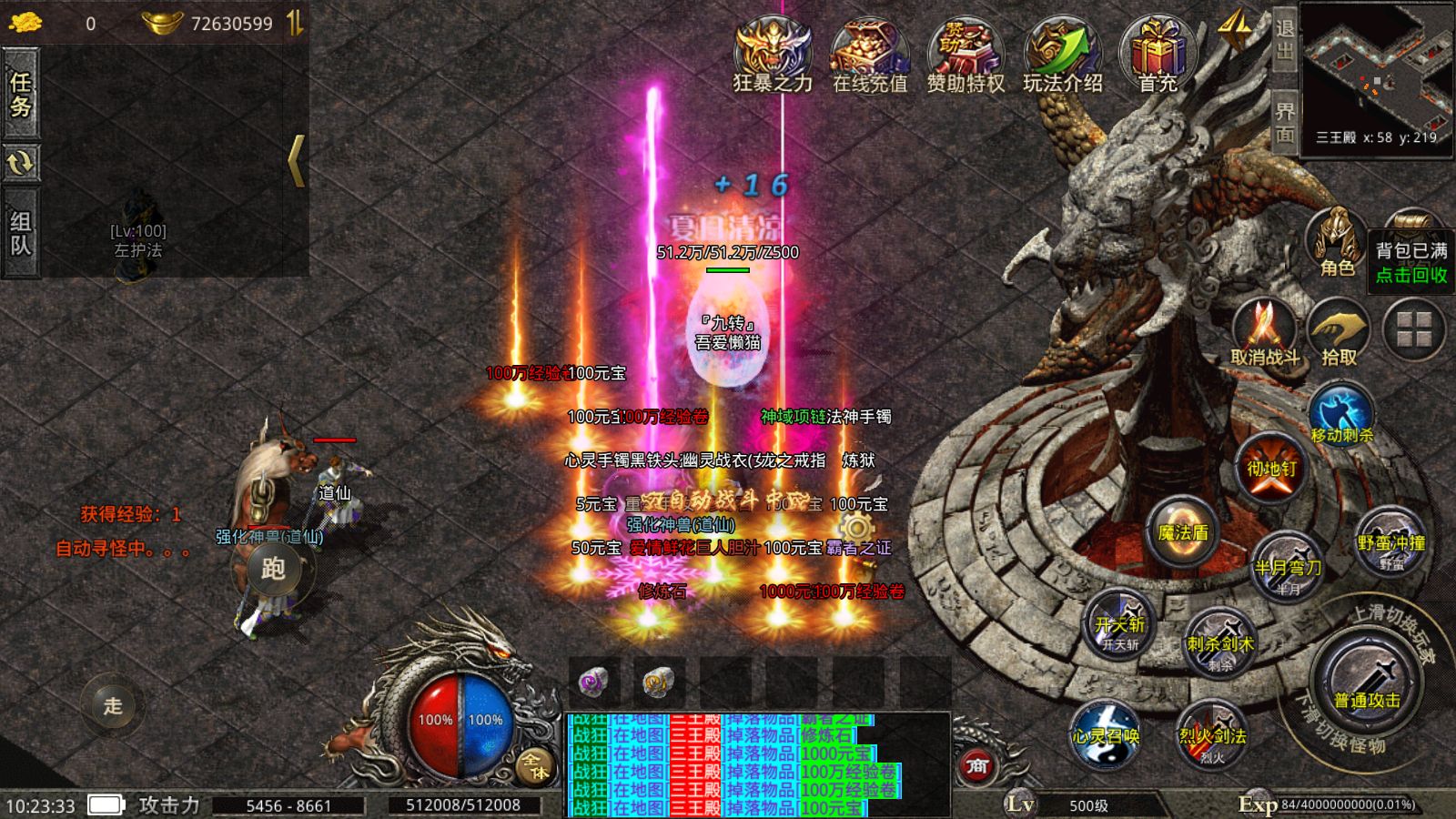This screenshot has height=819, width=1456.
Task: Show the 玩法介绍 gameplay guide
Action: [x=1062, y=55]
